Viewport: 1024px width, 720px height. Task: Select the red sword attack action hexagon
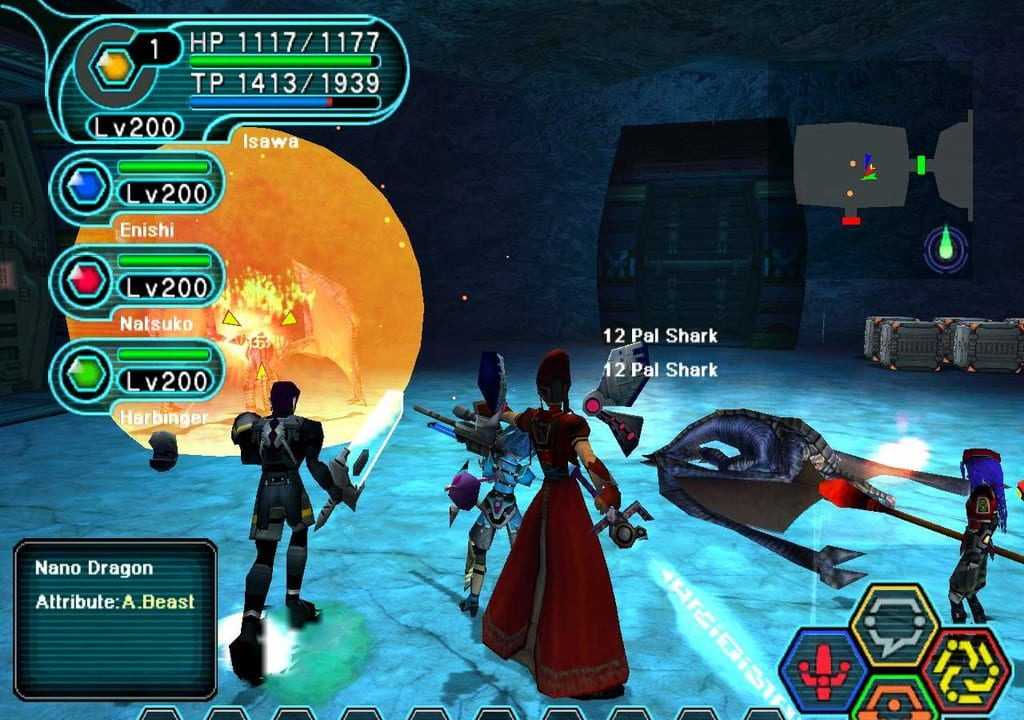[x=823, y=668]
